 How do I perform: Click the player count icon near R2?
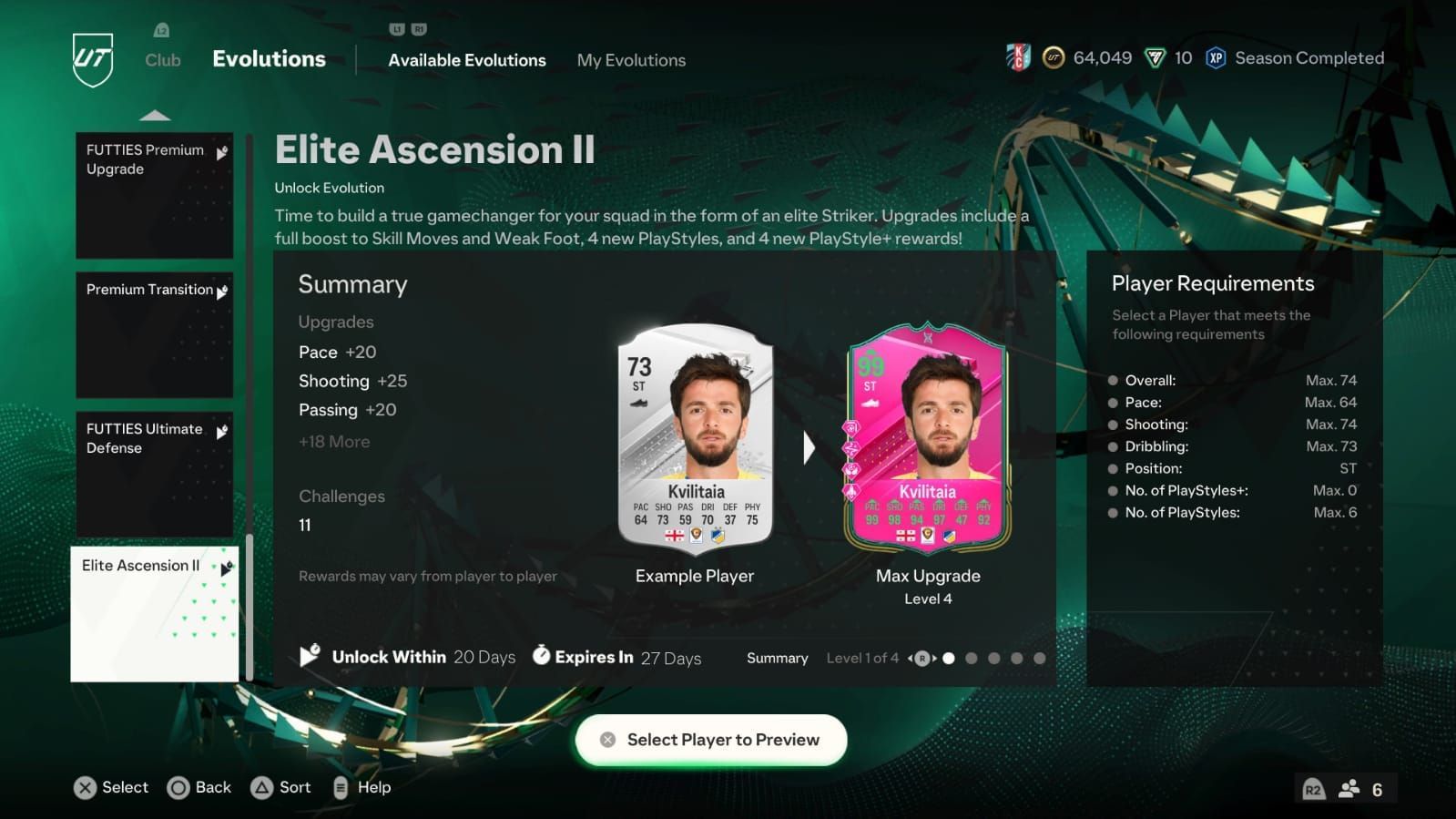click(1349, 789)
